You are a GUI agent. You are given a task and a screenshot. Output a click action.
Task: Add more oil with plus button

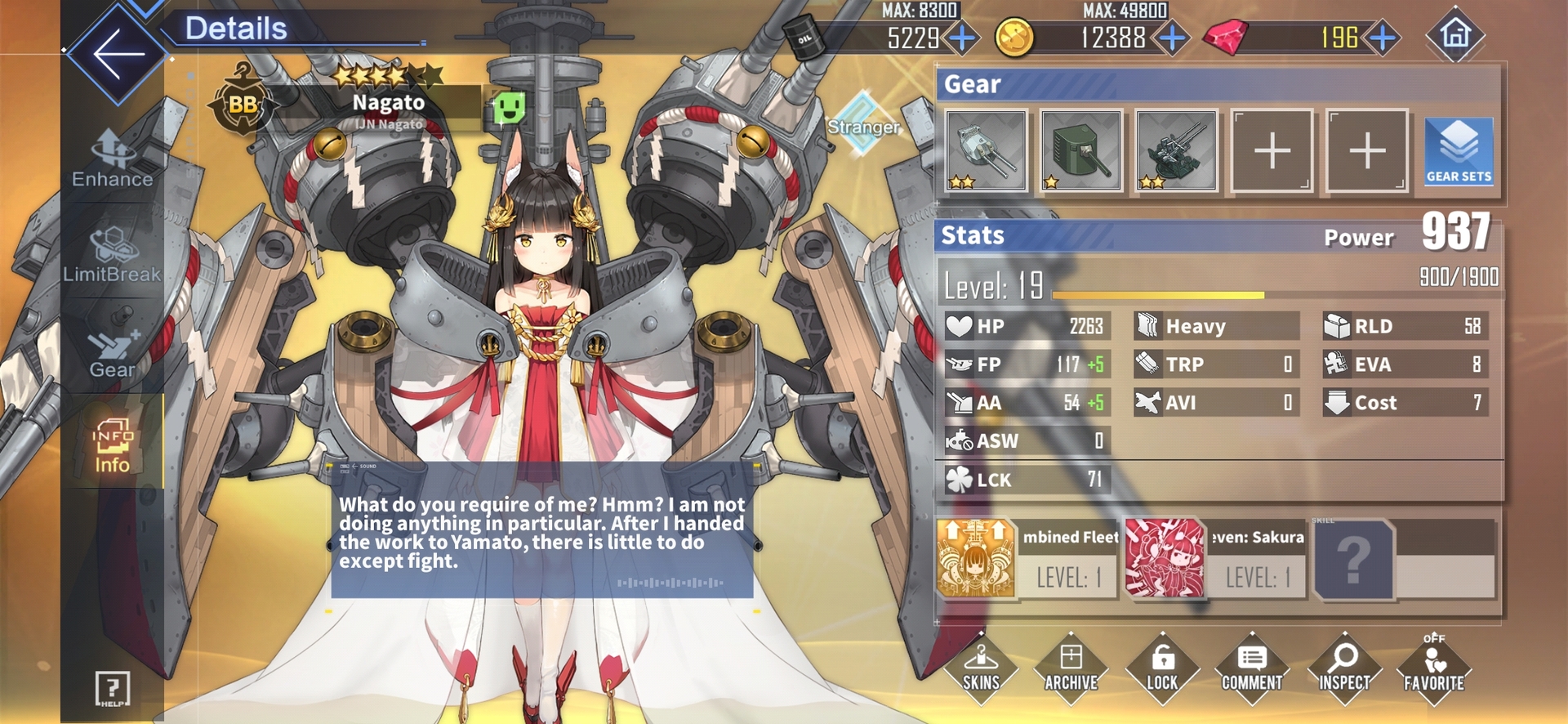coord(963,38)
